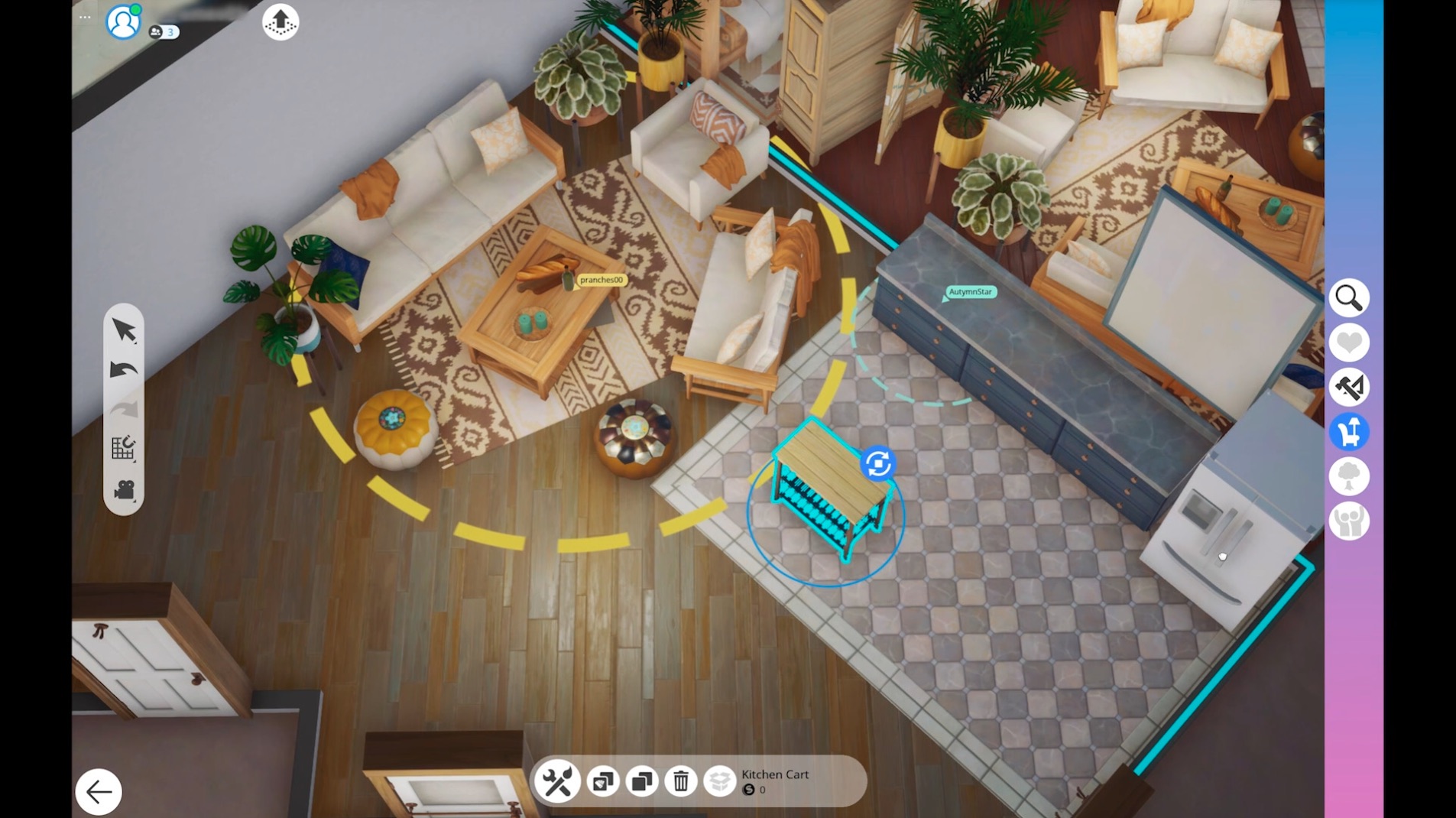This screenshot has height=818, width=1456.
Task: Undo the last build action
Action: pyautogui.click(x=124, y=370)
